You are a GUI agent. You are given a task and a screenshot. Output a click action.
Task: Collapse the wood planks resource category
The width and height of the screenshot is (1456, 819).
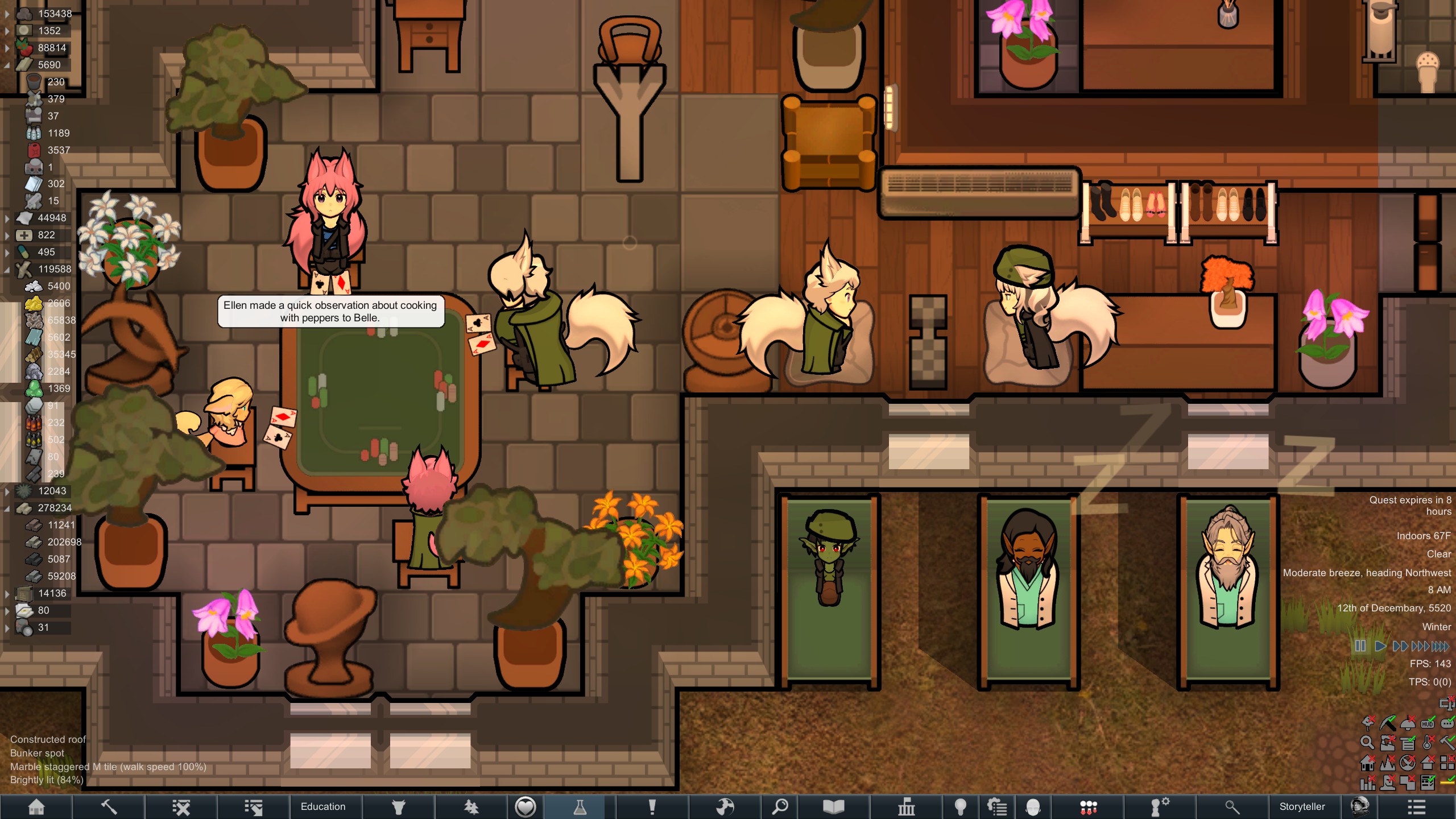click(7, 65)
